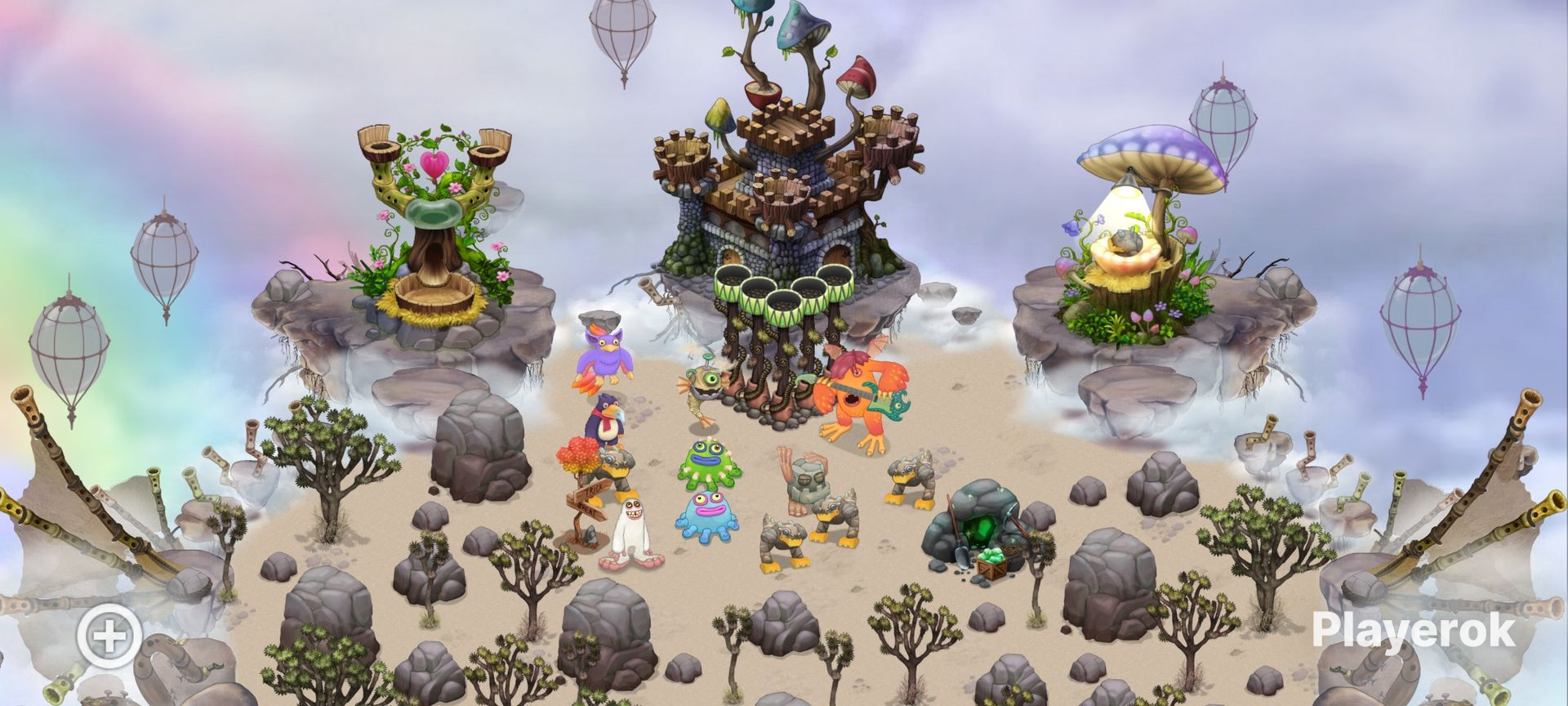The width and height of the screenshot is (1568, 706).
Task: Click the circular plus button
Action: click(x=110, y=635)
